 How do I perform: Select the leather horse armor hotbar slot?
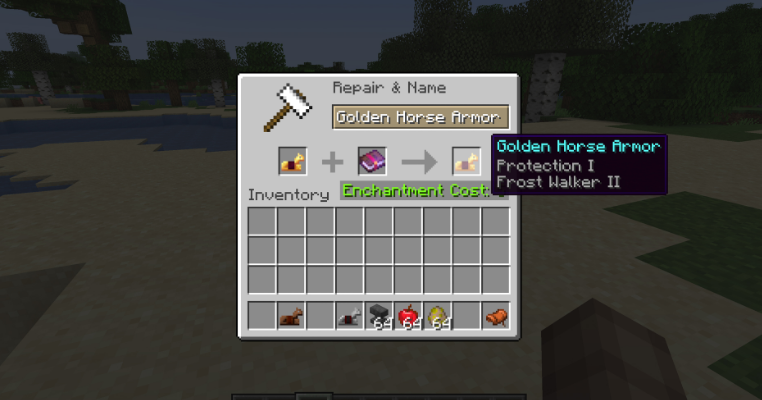291,316
